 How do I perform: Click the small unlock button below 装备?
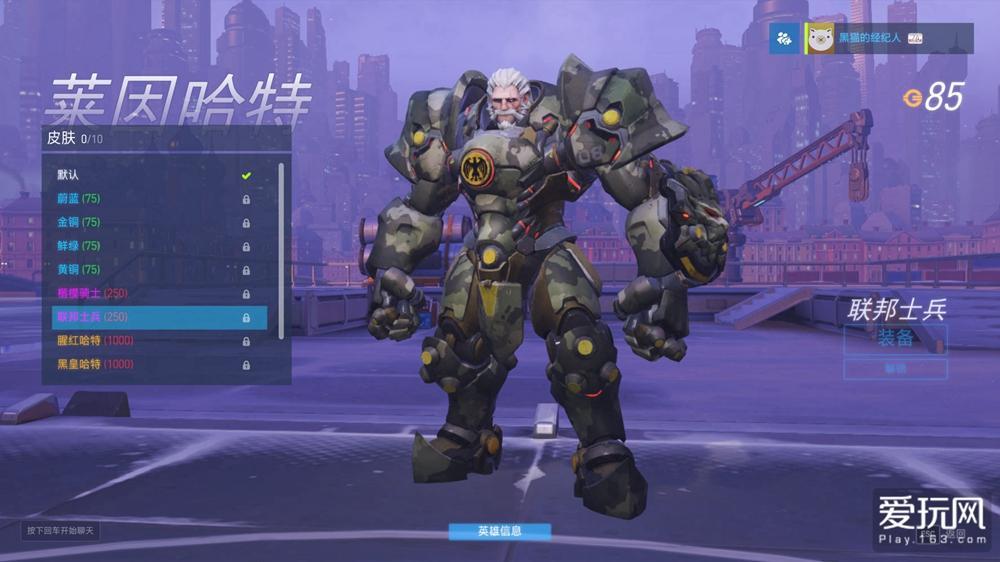[x=895, y=369]
